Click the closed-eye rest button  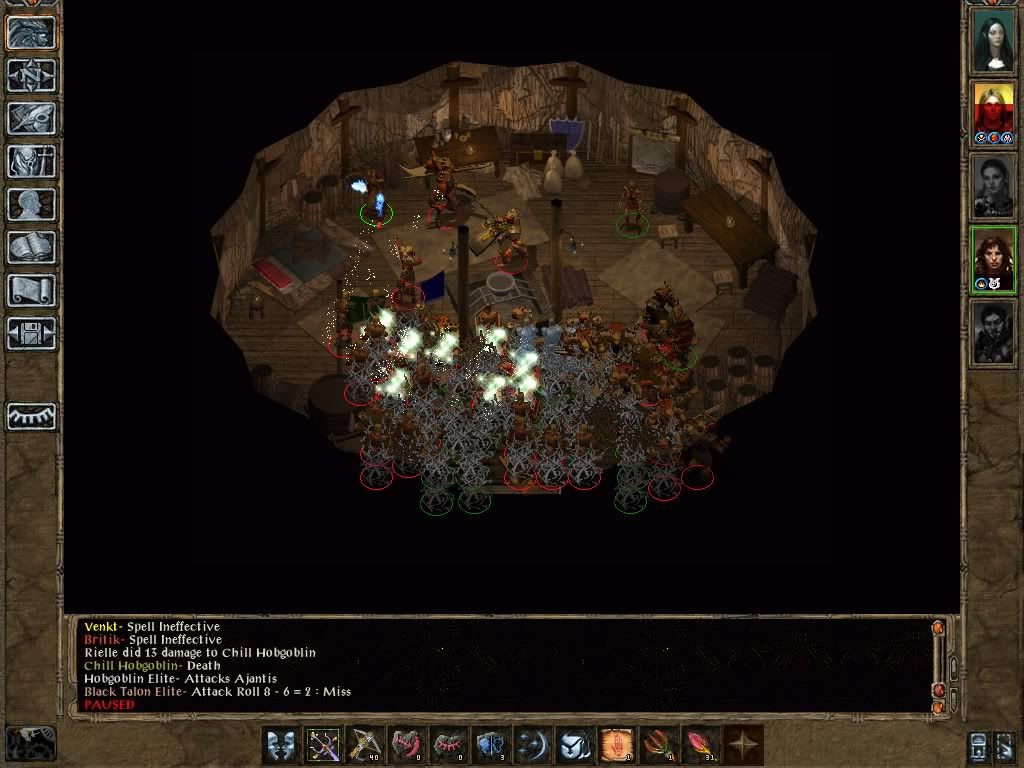coord(31,416)
